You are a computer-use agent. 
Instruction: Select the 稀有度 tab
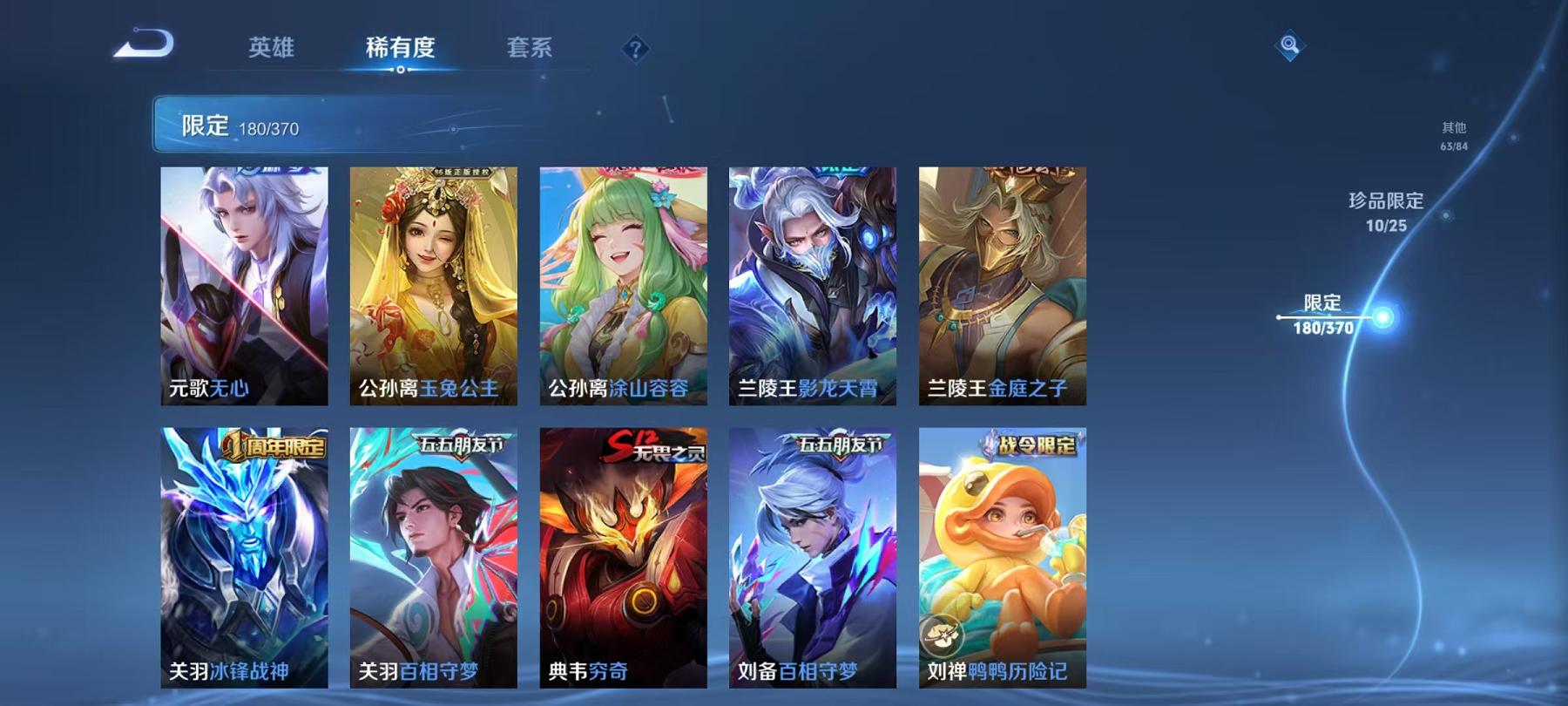tap(402, 50)
